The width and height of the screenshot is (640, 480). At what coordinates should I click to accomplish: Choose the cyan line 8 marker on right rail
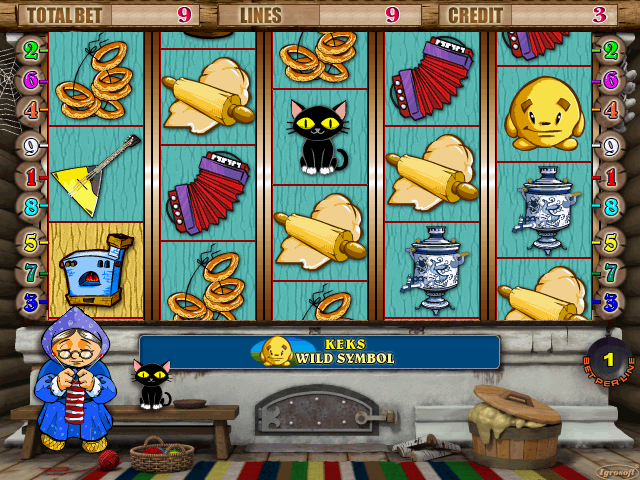609,207
